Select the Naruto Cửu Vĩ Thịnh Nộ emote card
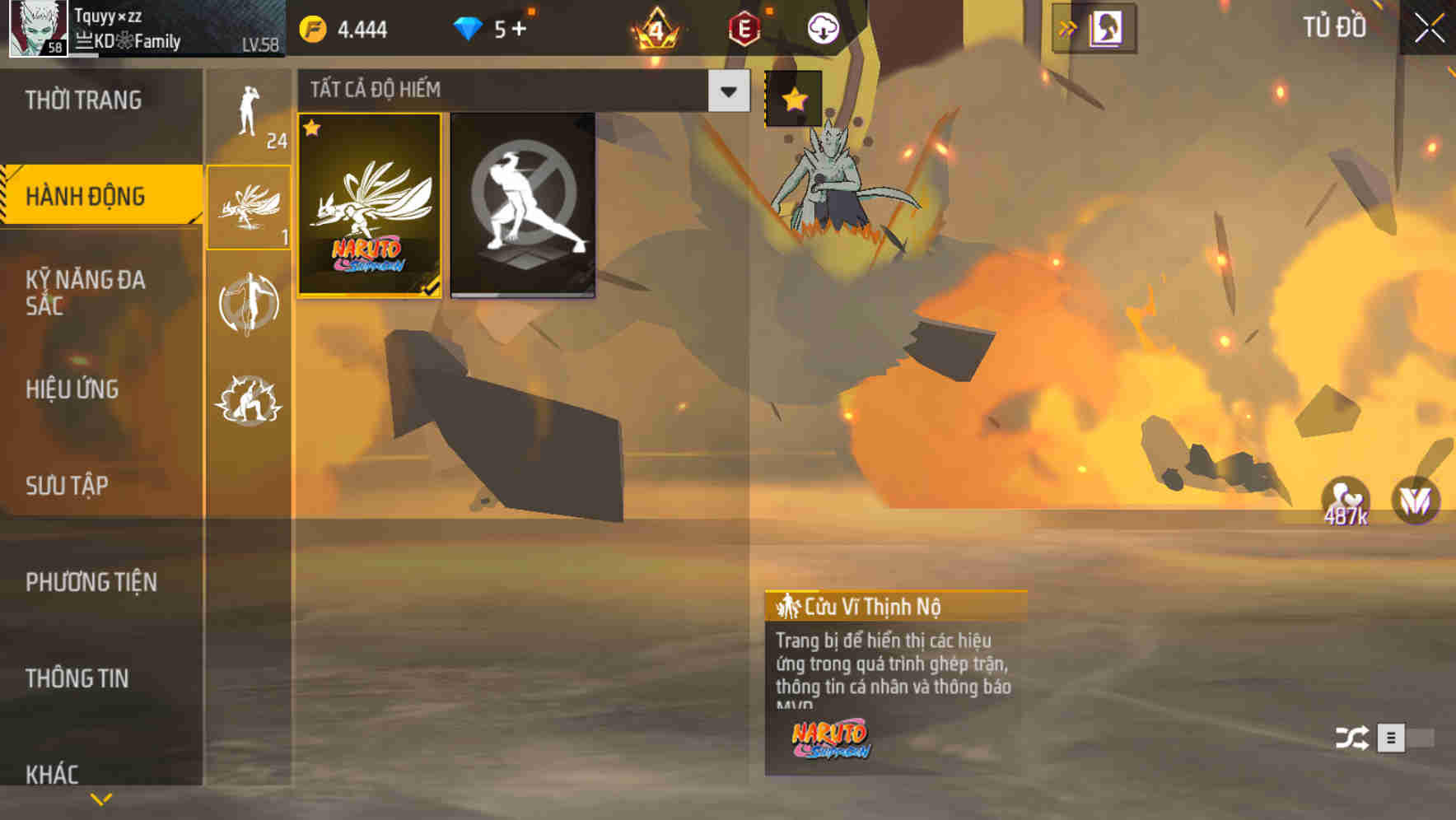1456x820 pixels. pyautogui.click(x=369, y=206)
